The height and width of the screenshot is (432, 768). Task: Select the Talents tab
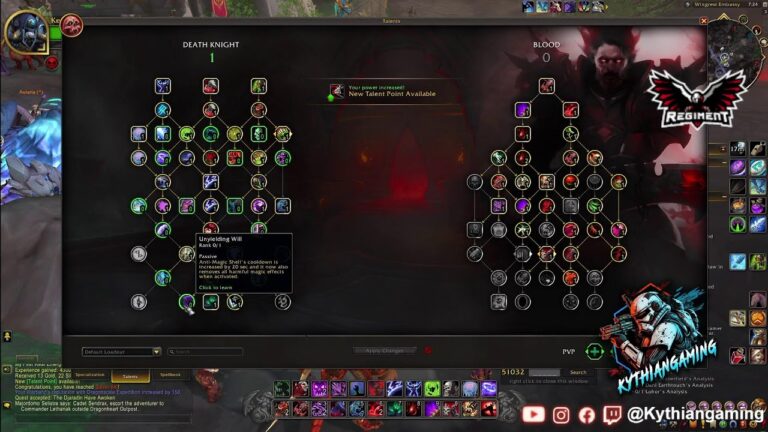pos(130,375)
